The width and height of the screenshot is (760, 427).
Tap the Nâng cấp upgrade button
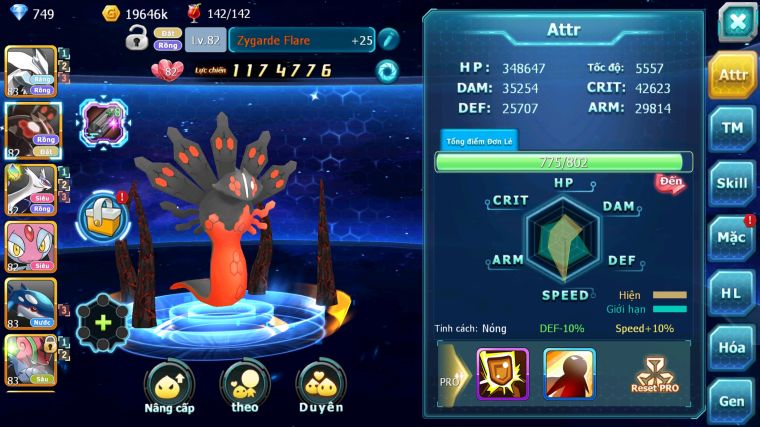[169, 386]
